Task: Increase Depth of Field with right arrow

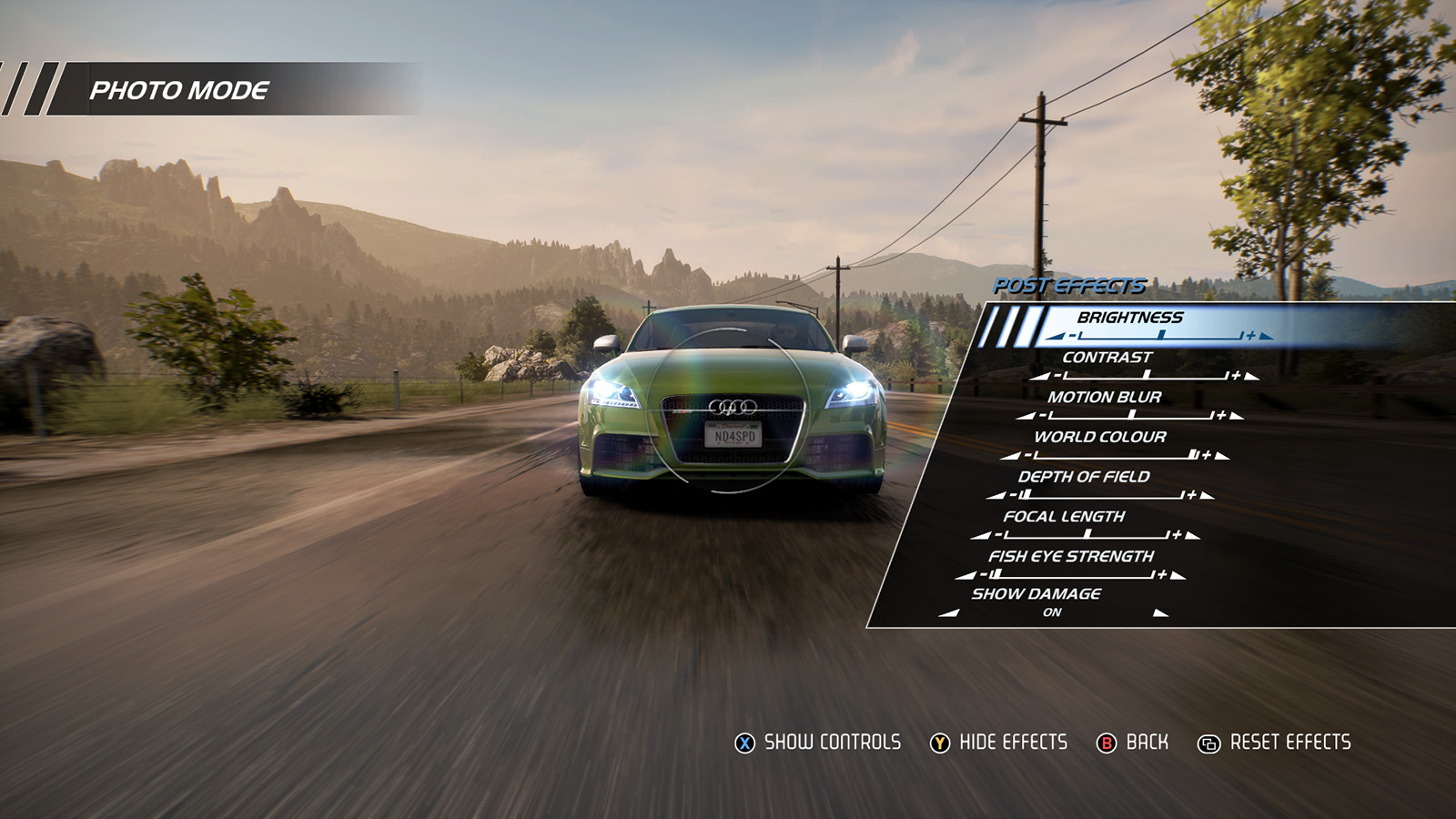Action: click(x=1208, y=495)
